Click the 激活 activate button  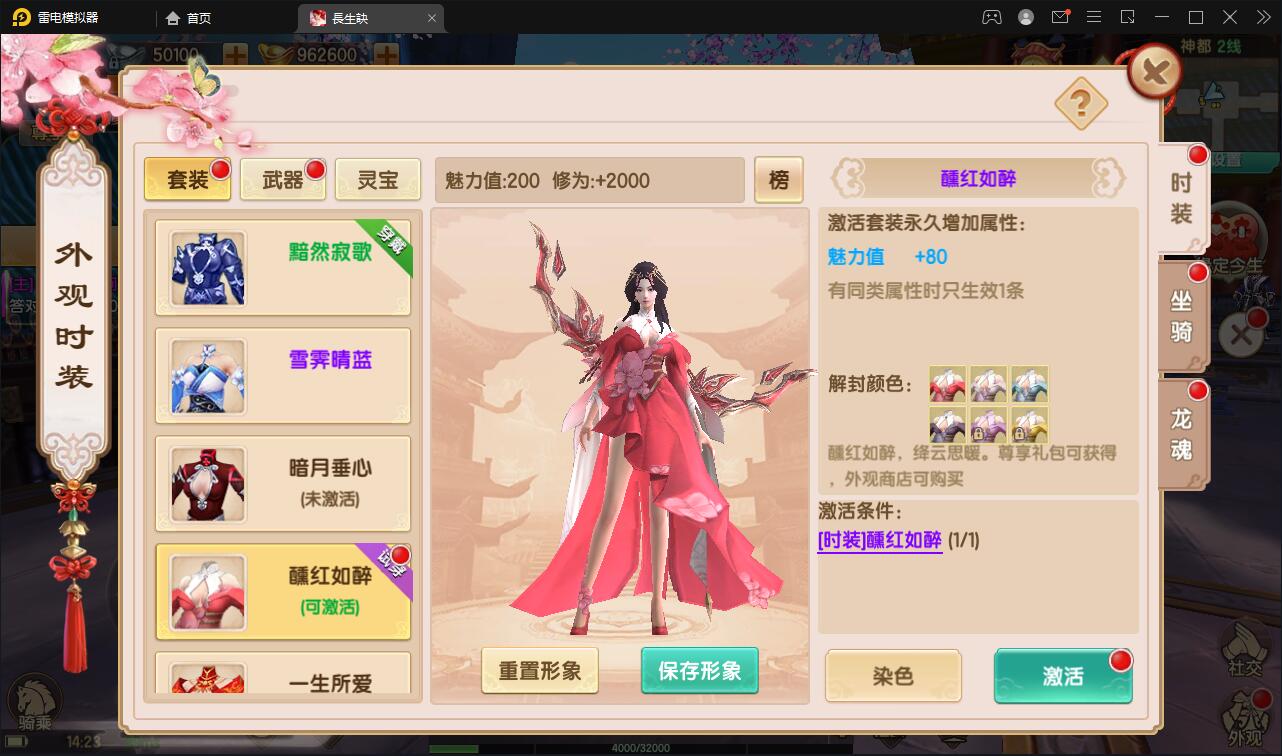1062,677
